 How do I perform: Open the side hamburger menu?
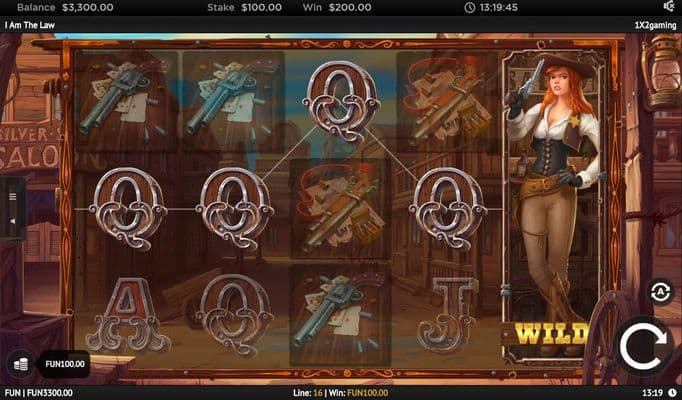pos(13,197)
